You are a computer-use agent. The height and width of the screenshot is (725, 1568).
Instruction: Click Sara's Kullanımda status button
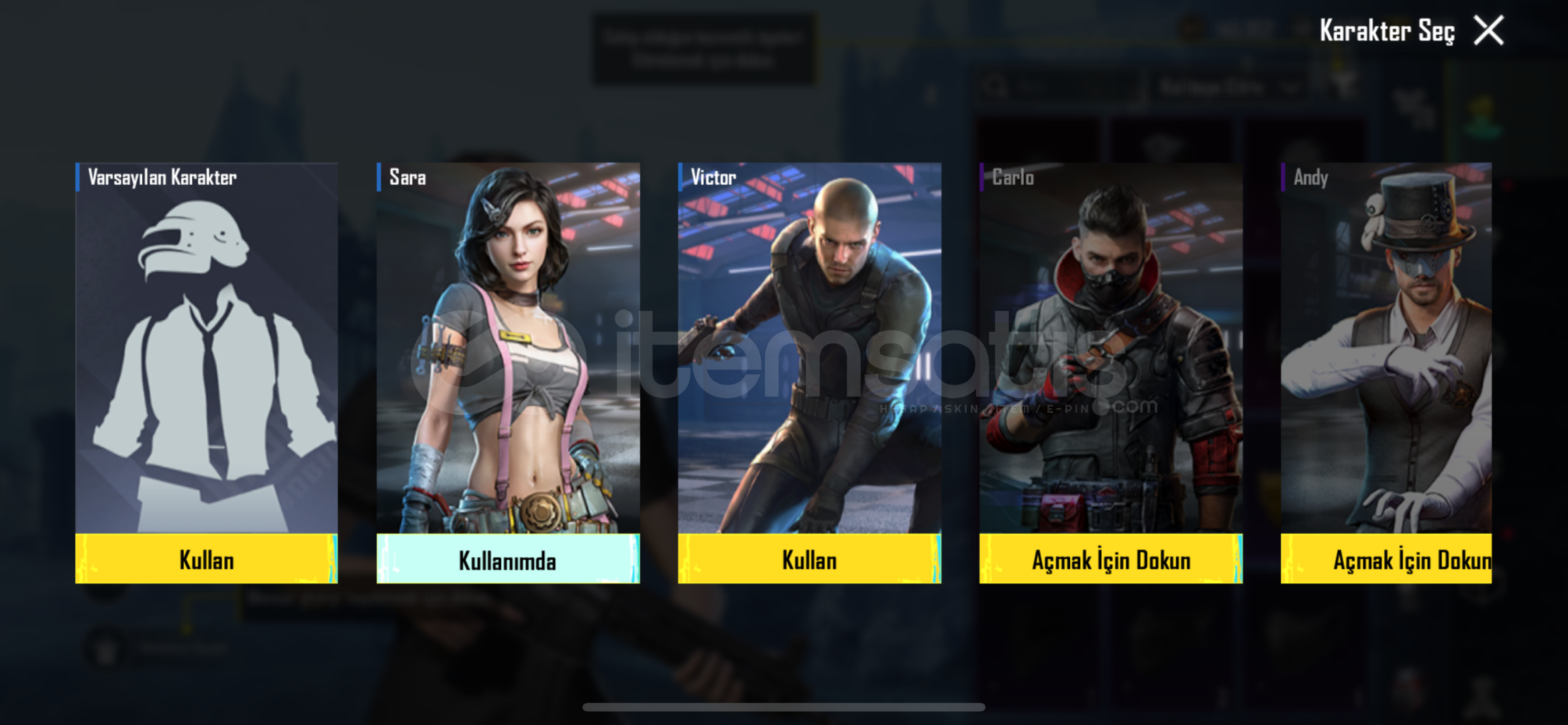click(507, 559)
